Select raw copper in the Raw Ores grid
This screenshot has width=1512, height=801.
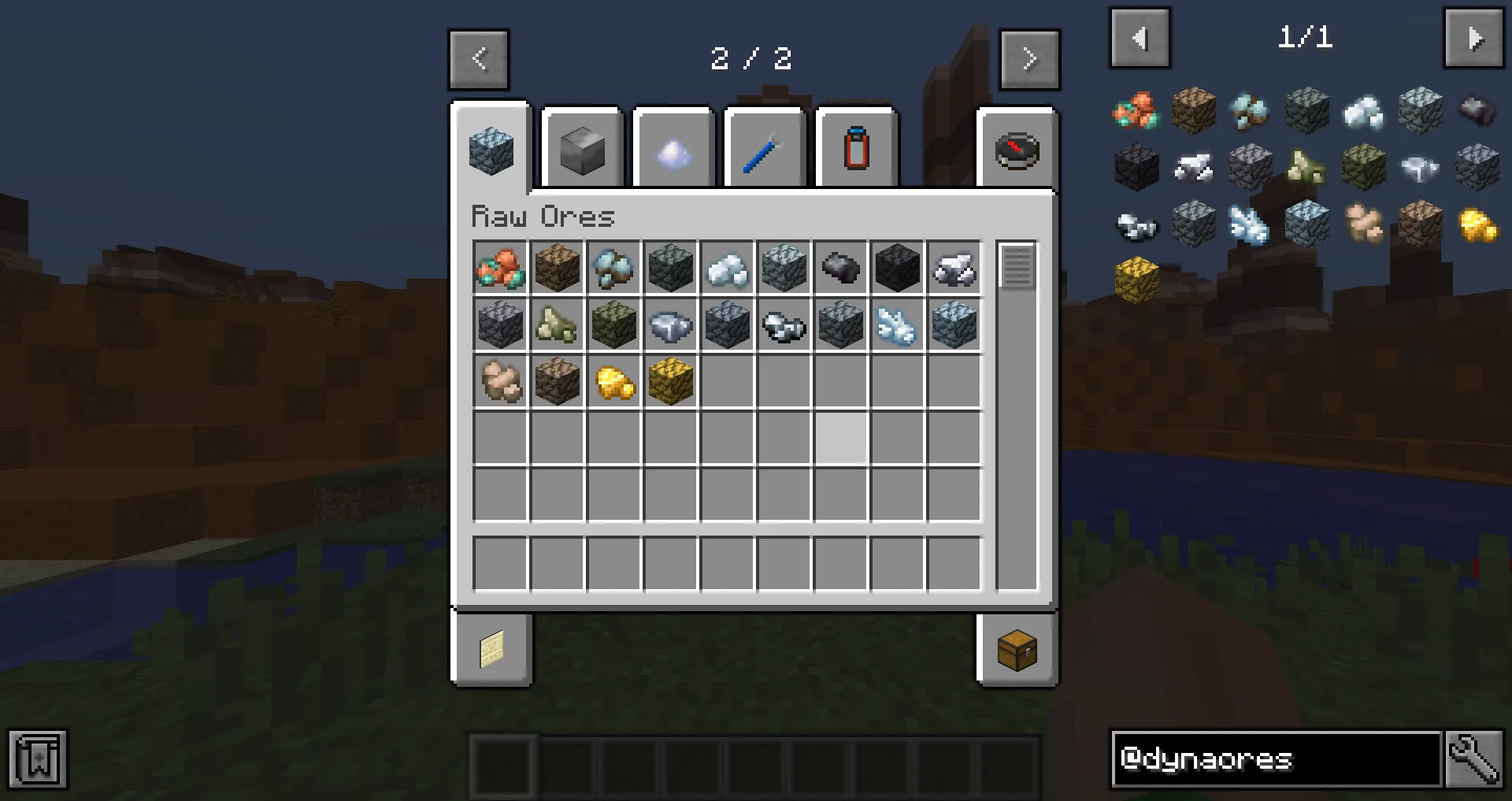pos(501,268)
